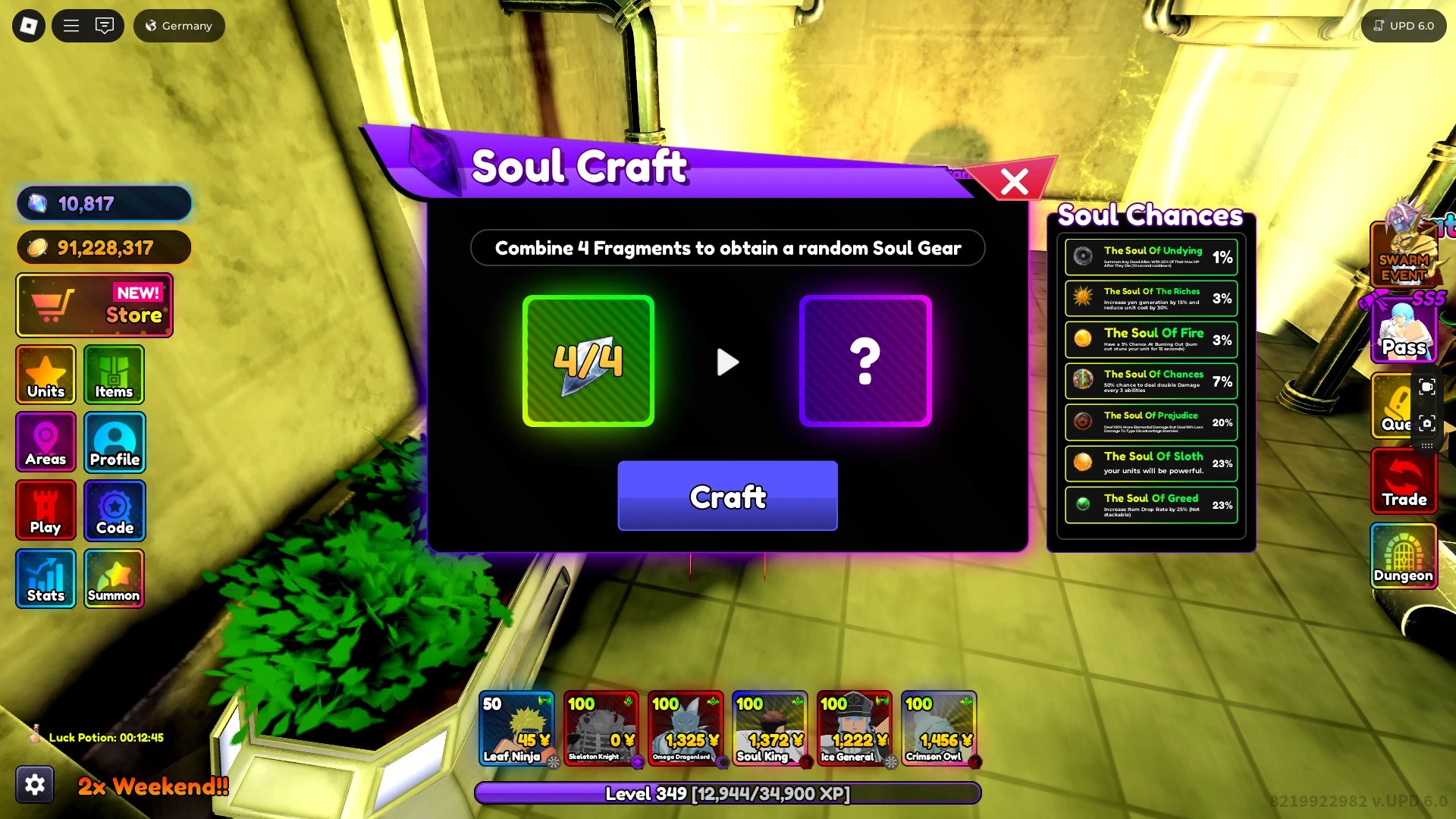1456x819 pixels.
Task: Open the Areas menu
Action: [45, 442]
